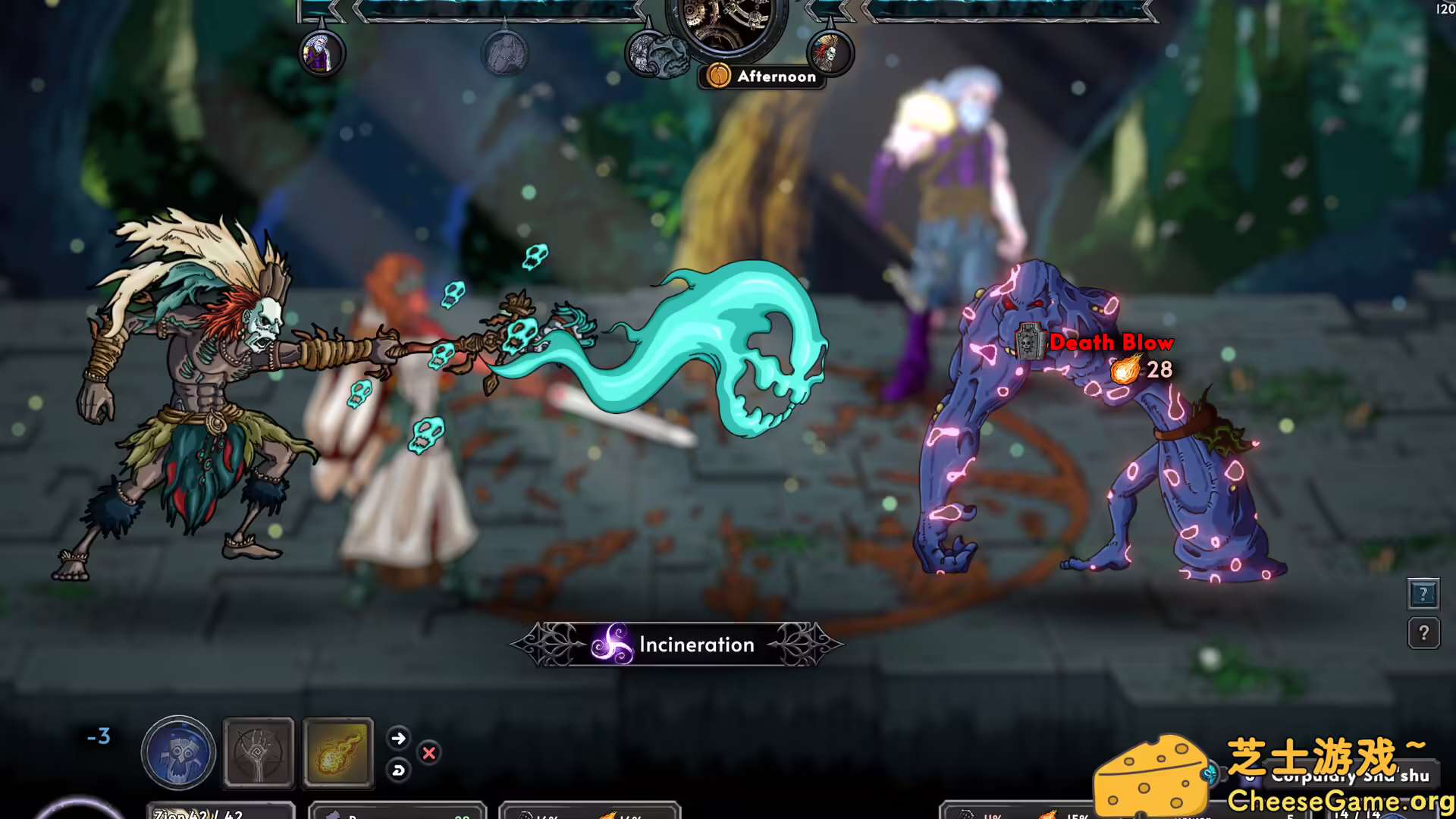Select the purple-robed elder turn portrait
The width and height of the screenshot is (1456, 819).
pyautogui.click(x=322, y=54)
